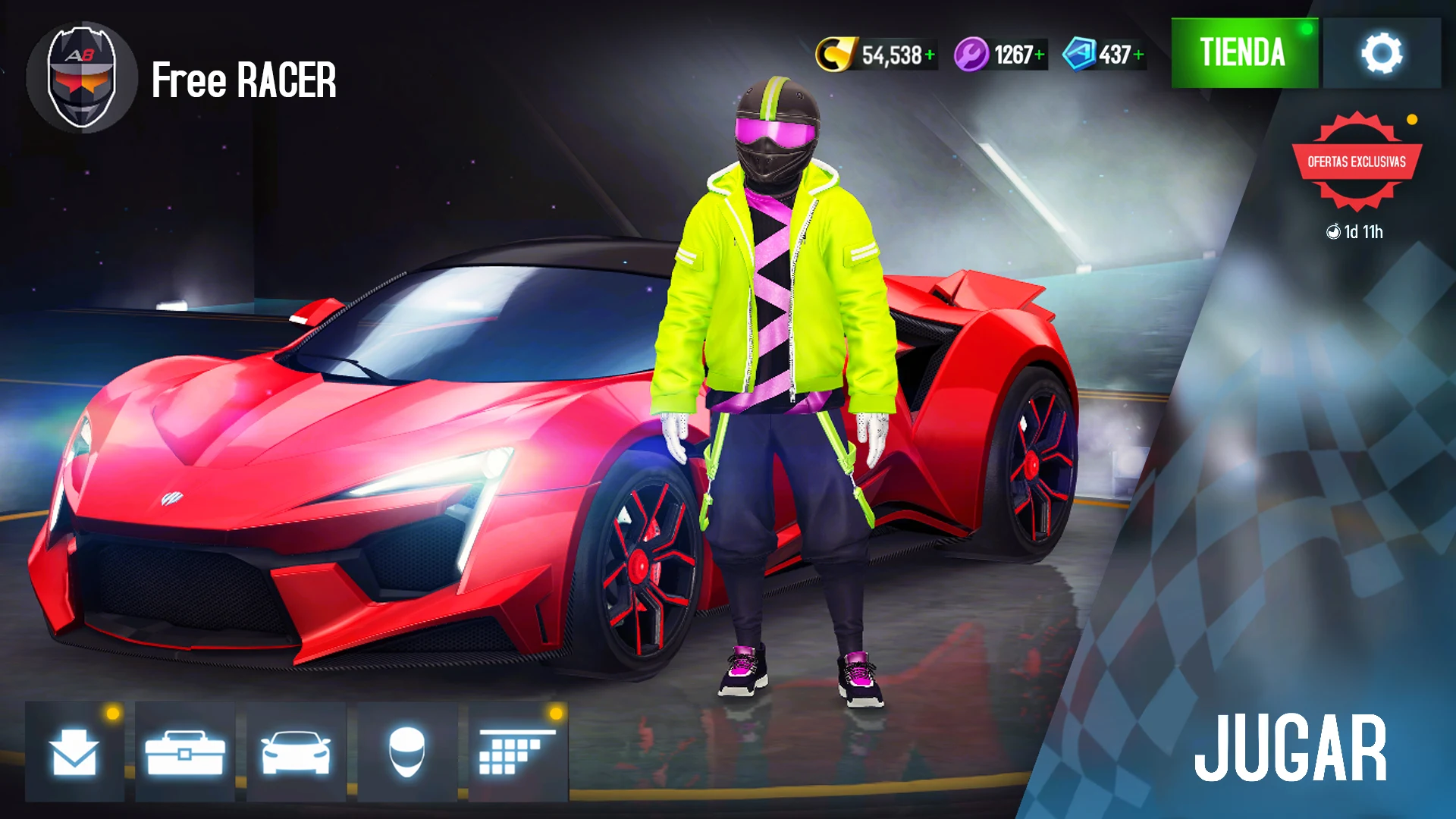Add credits via the plus next to 54,538
This screenshot has height=819, width=1456.
930,52
